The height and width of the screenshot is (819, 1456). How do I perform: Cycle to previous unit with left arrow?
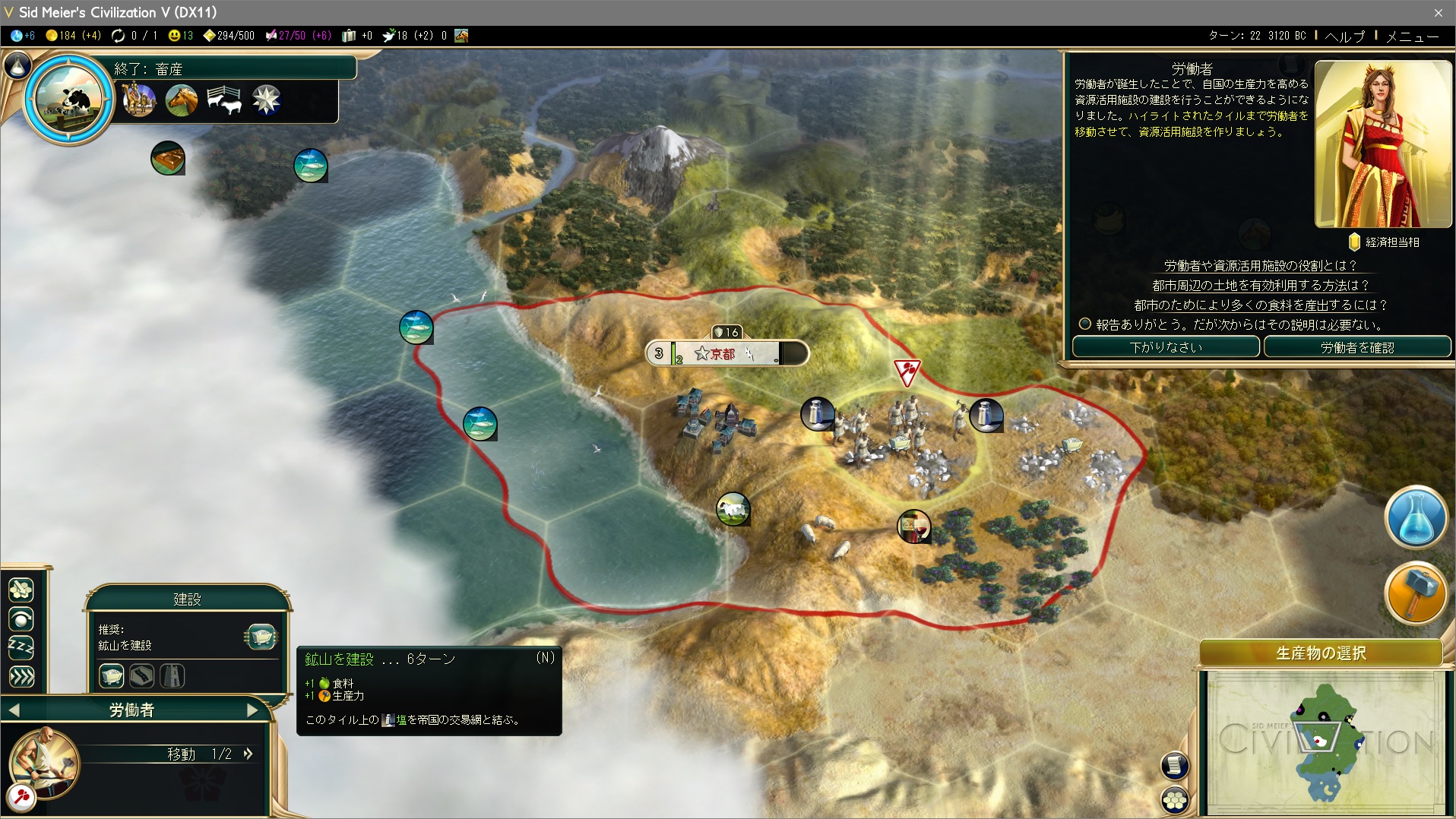(x=14, y=710)
